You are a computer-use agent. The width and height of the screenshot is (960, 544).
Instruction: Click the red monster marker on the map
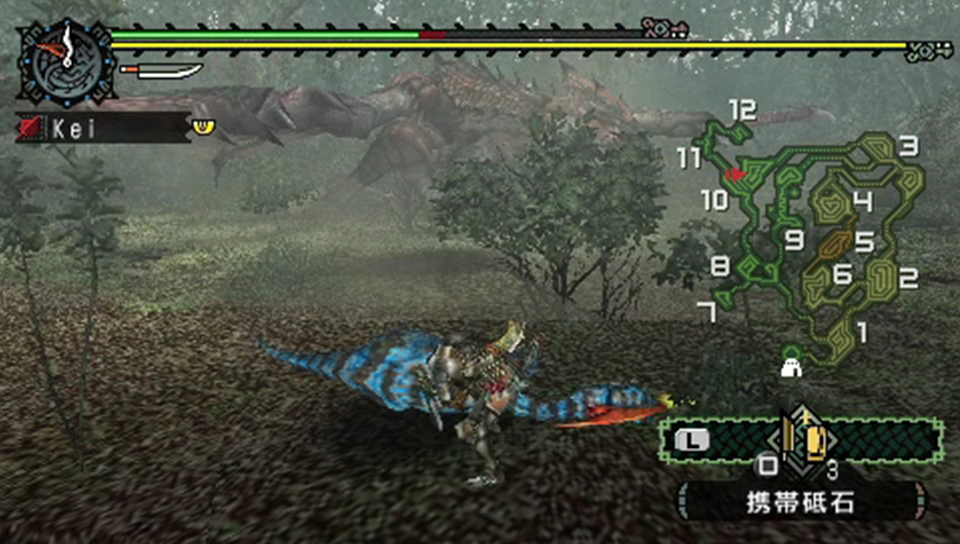click(x=738, y=174)
